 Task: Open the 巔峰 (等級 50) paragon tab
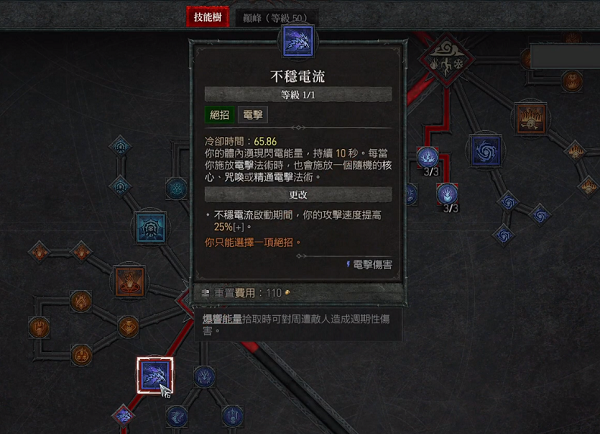pos(275,18)
